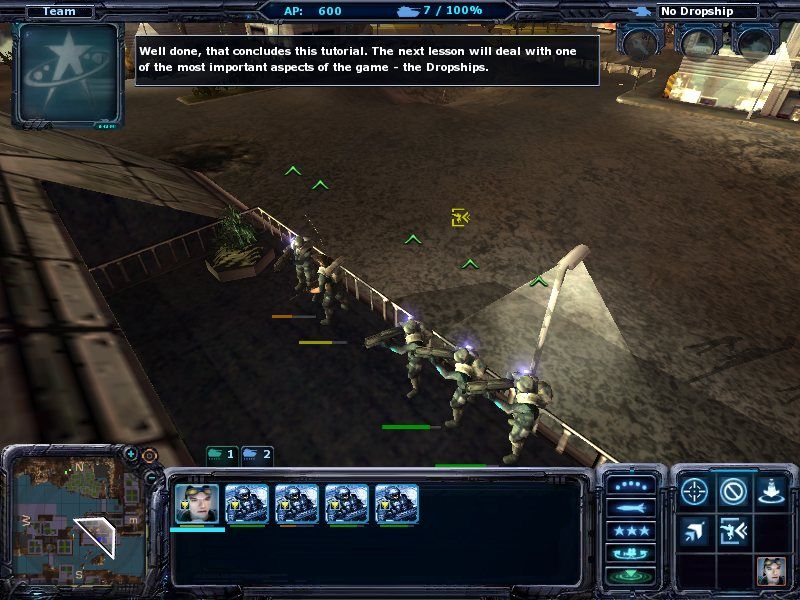Toggle the orange circle button beside the minimap
Viewport: 800px width, 600px height.
click(149, 455)
